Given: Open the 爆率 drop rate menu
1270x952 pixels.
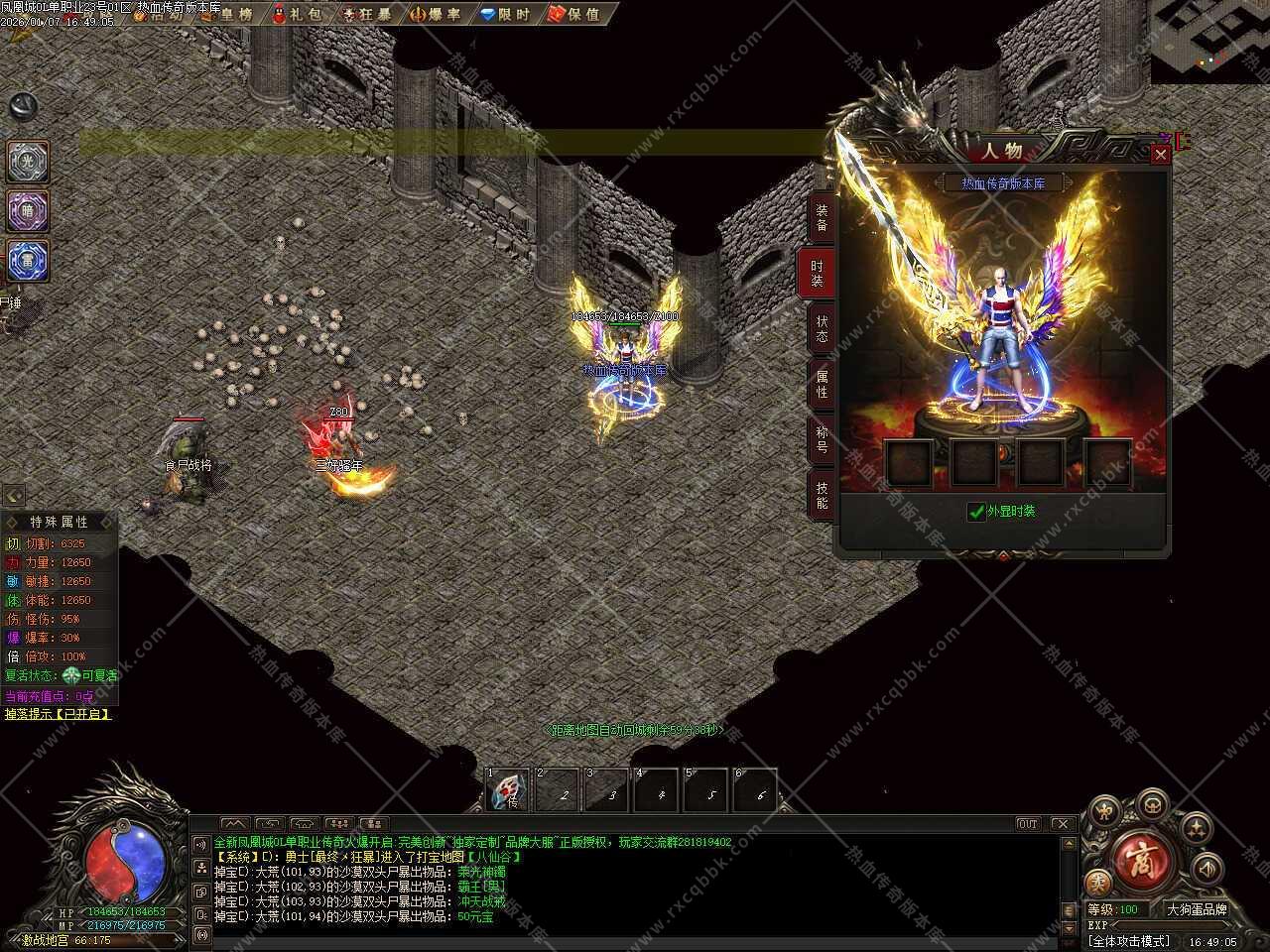Looking at the screenshot, I should (436, 14).
